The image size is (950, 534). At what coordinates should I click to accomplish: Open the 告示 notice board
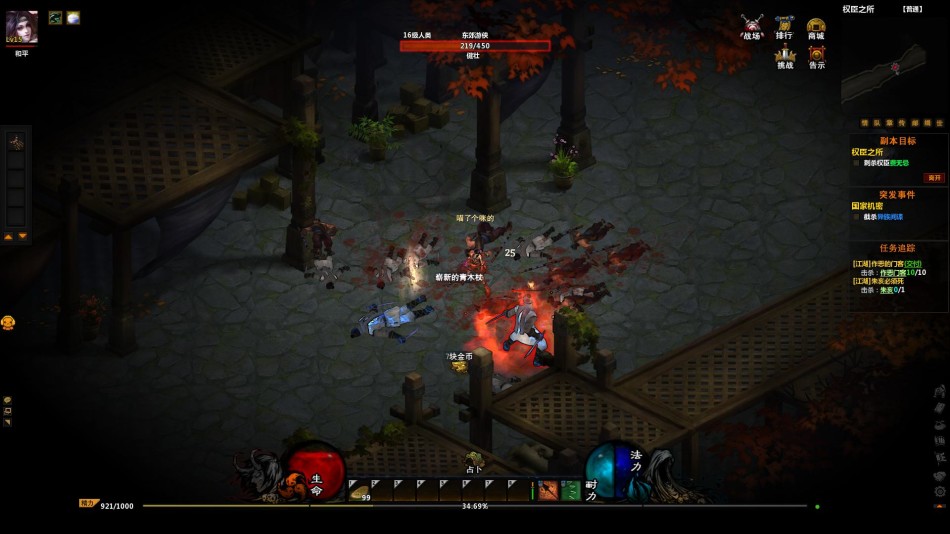point(817,57)
